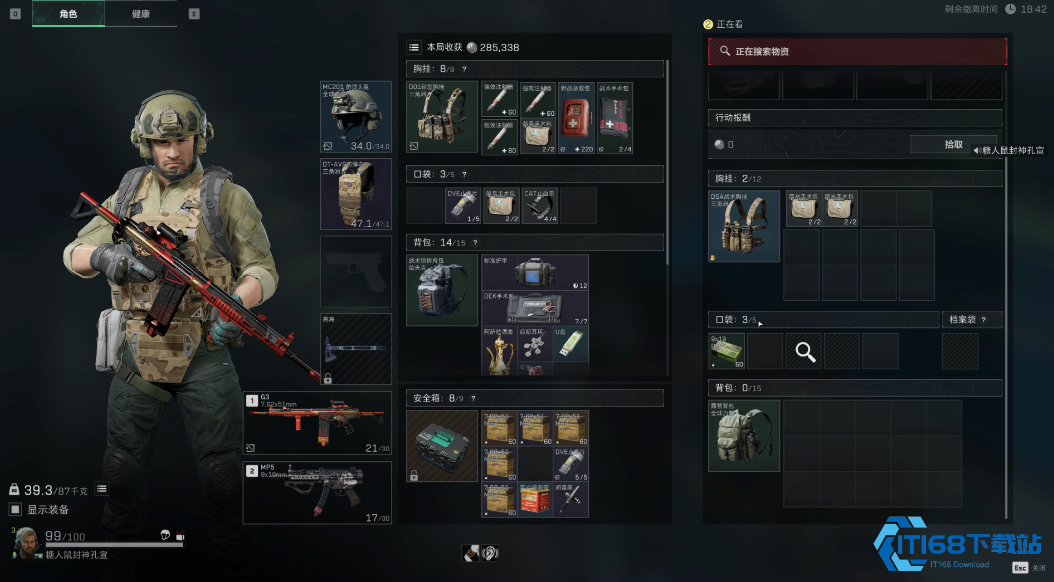Select the melee axe equipment slot
The height and width of the screenshot is (582, 1054).
[x=356, y=349]
